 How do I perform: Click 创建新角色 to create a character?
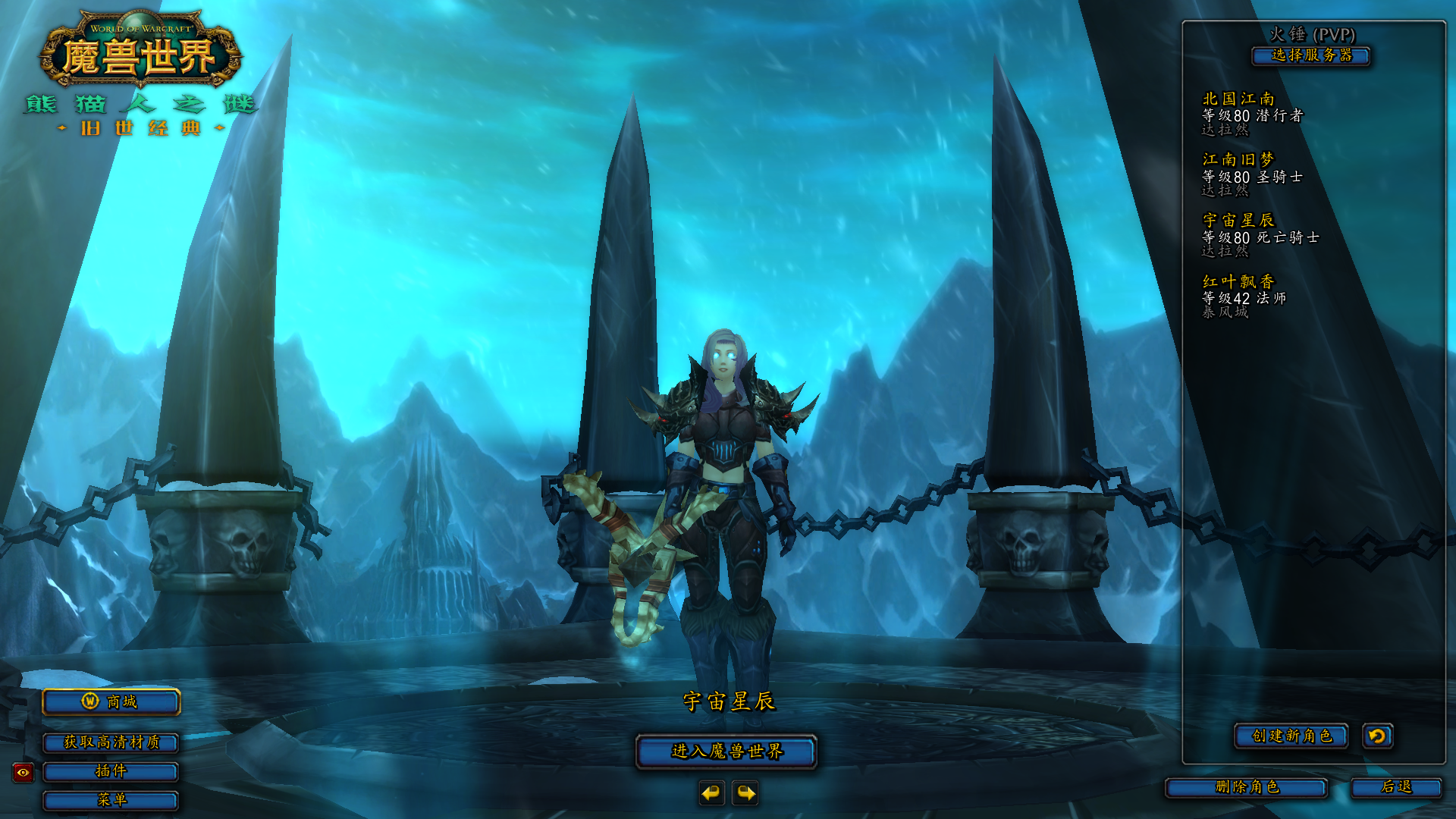(1291, 736)
